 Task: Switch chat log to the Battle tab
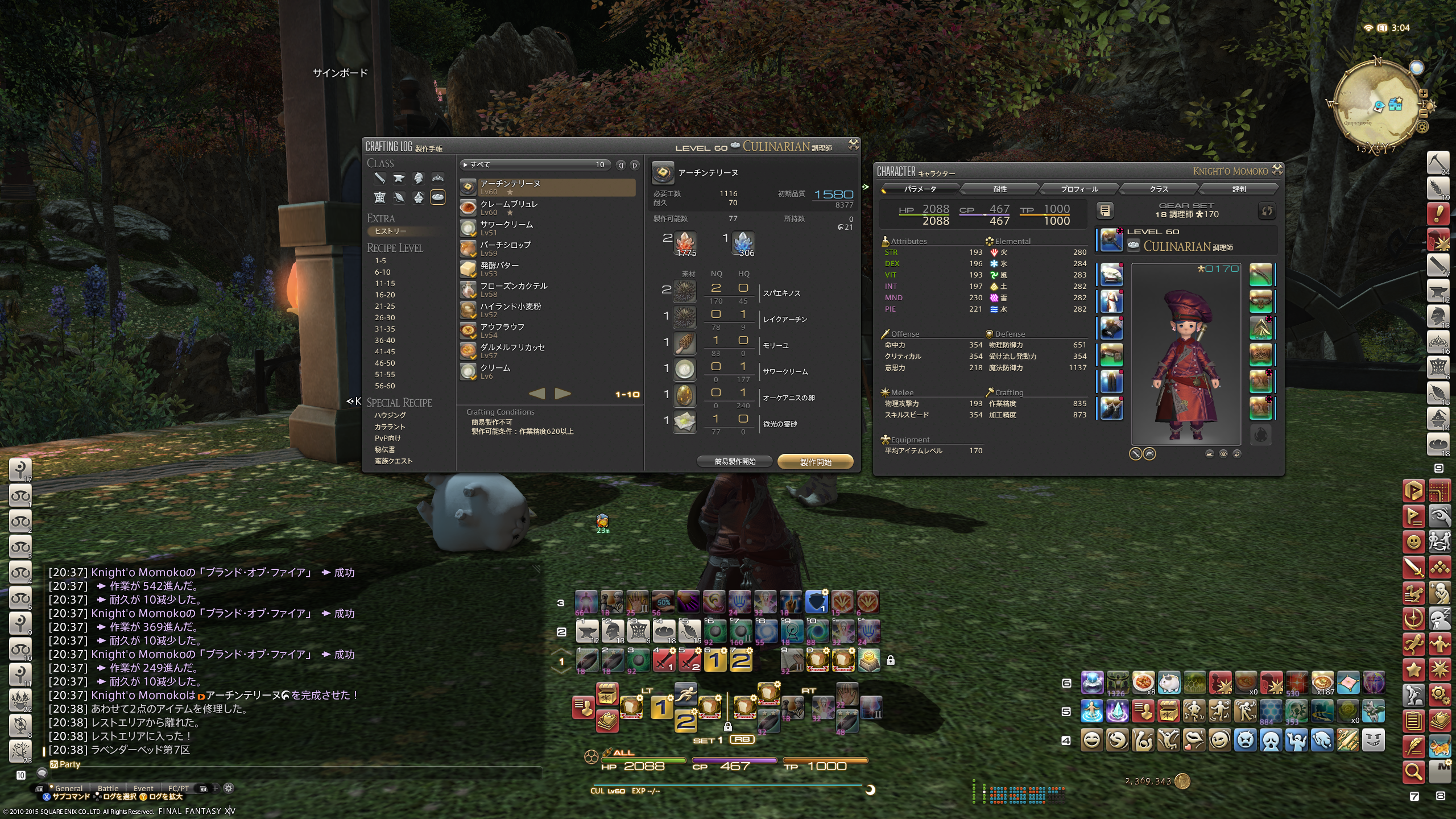(108, 788)
